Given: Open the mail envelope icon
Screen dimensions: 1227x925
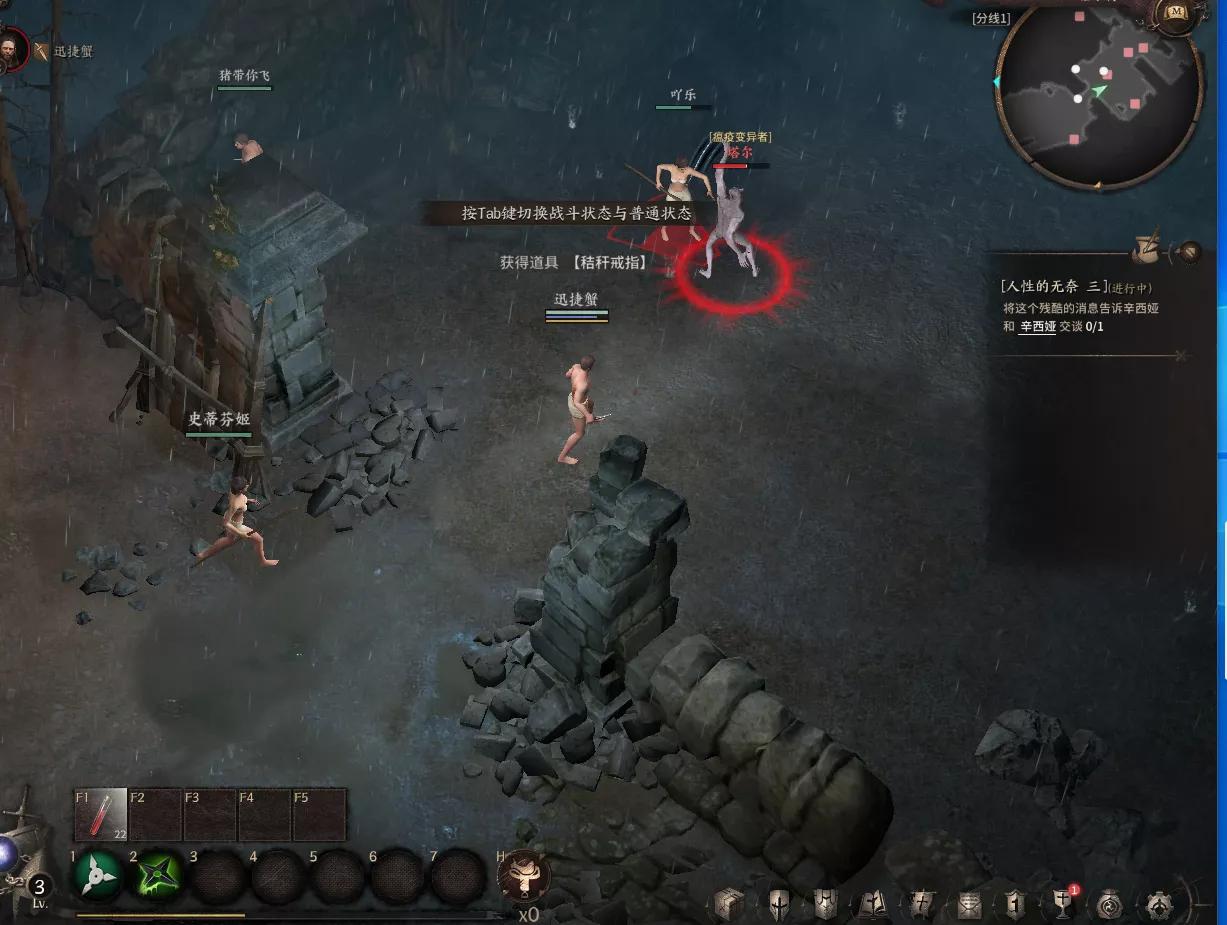Looking at the screenshot, I should pos(968,905).
